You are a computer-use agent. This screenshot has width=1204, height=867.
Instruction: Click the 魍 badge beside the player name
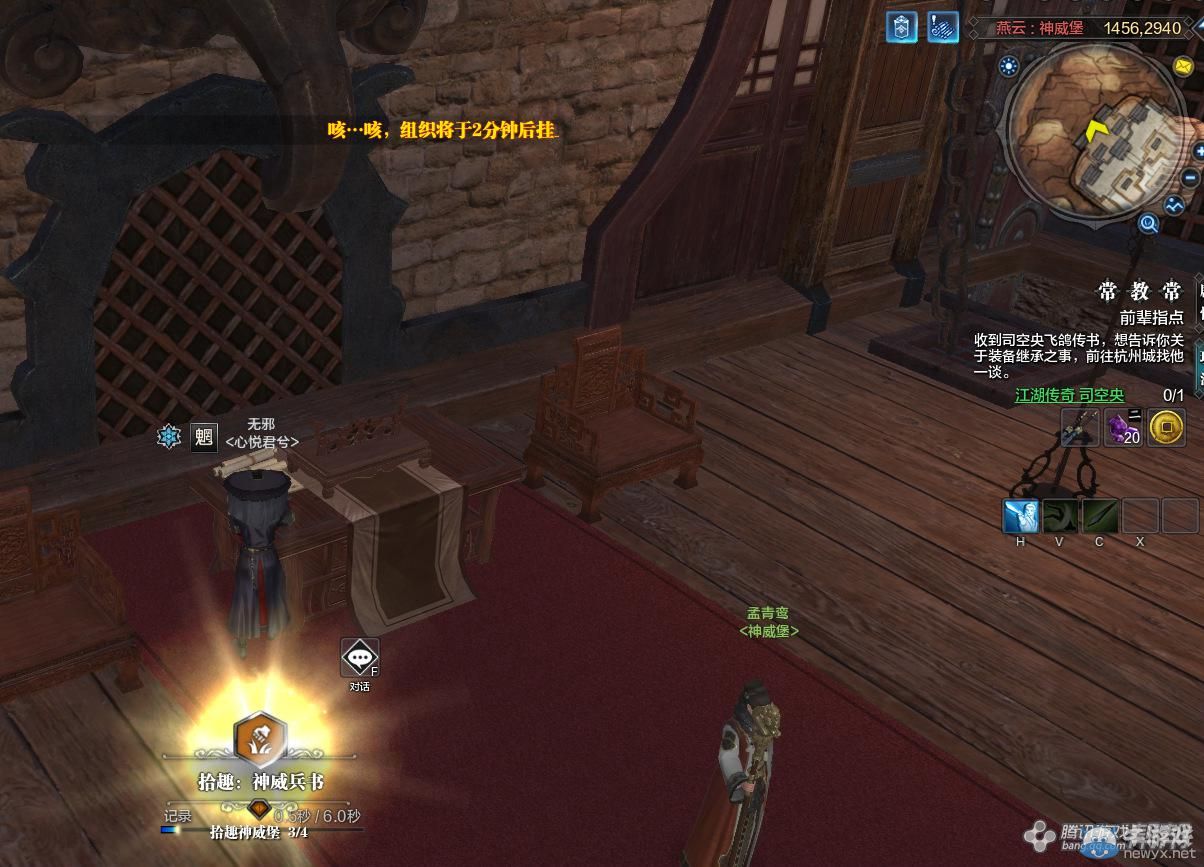pos(203,437)
